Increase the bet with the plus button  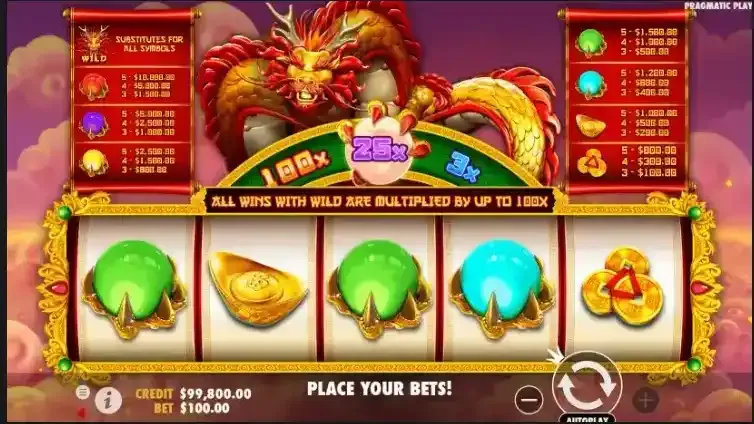645,400
